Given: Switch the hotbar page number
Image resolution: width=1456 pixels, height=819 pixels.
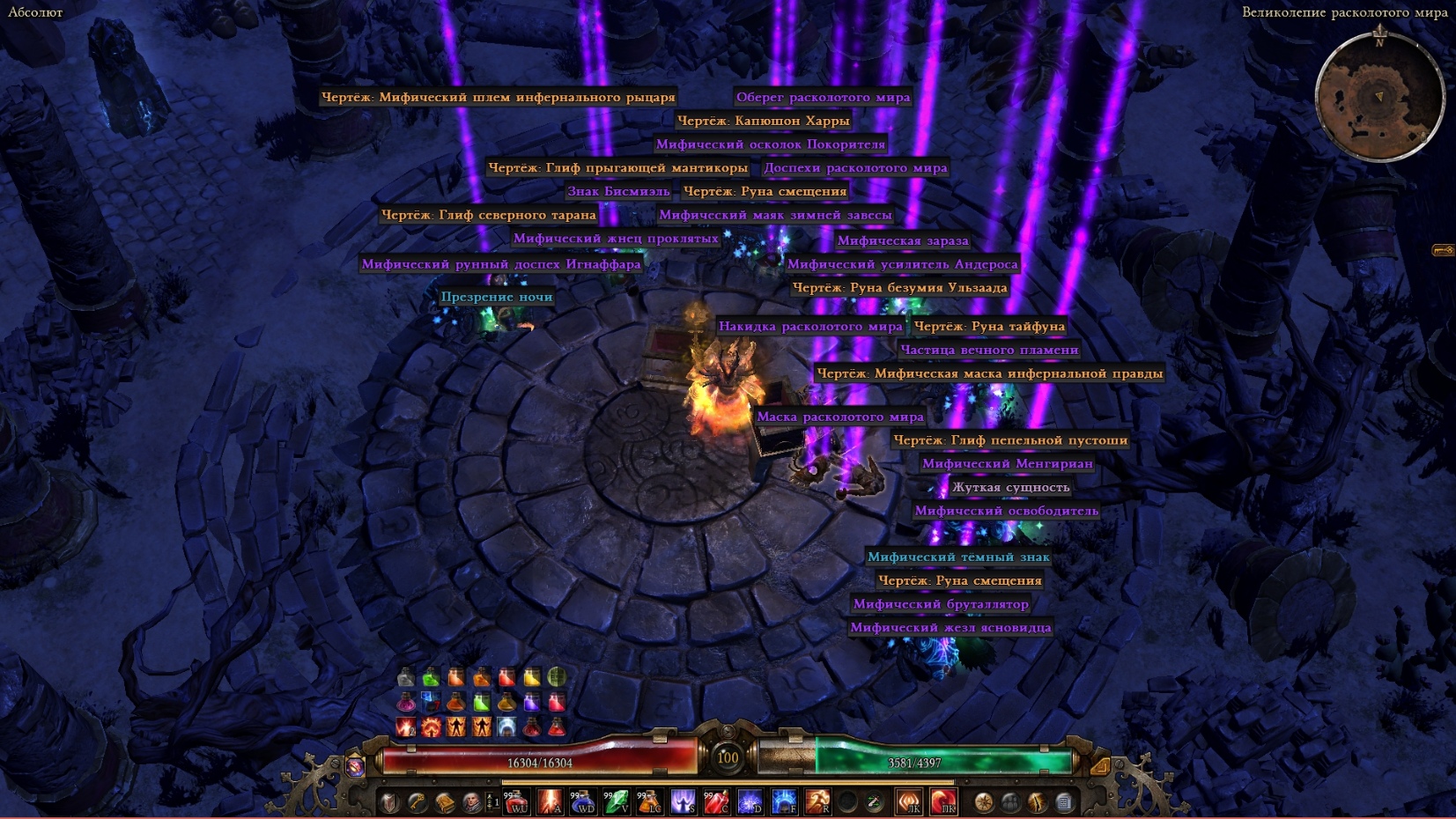Looking at the screenshot, I should 492,802.
